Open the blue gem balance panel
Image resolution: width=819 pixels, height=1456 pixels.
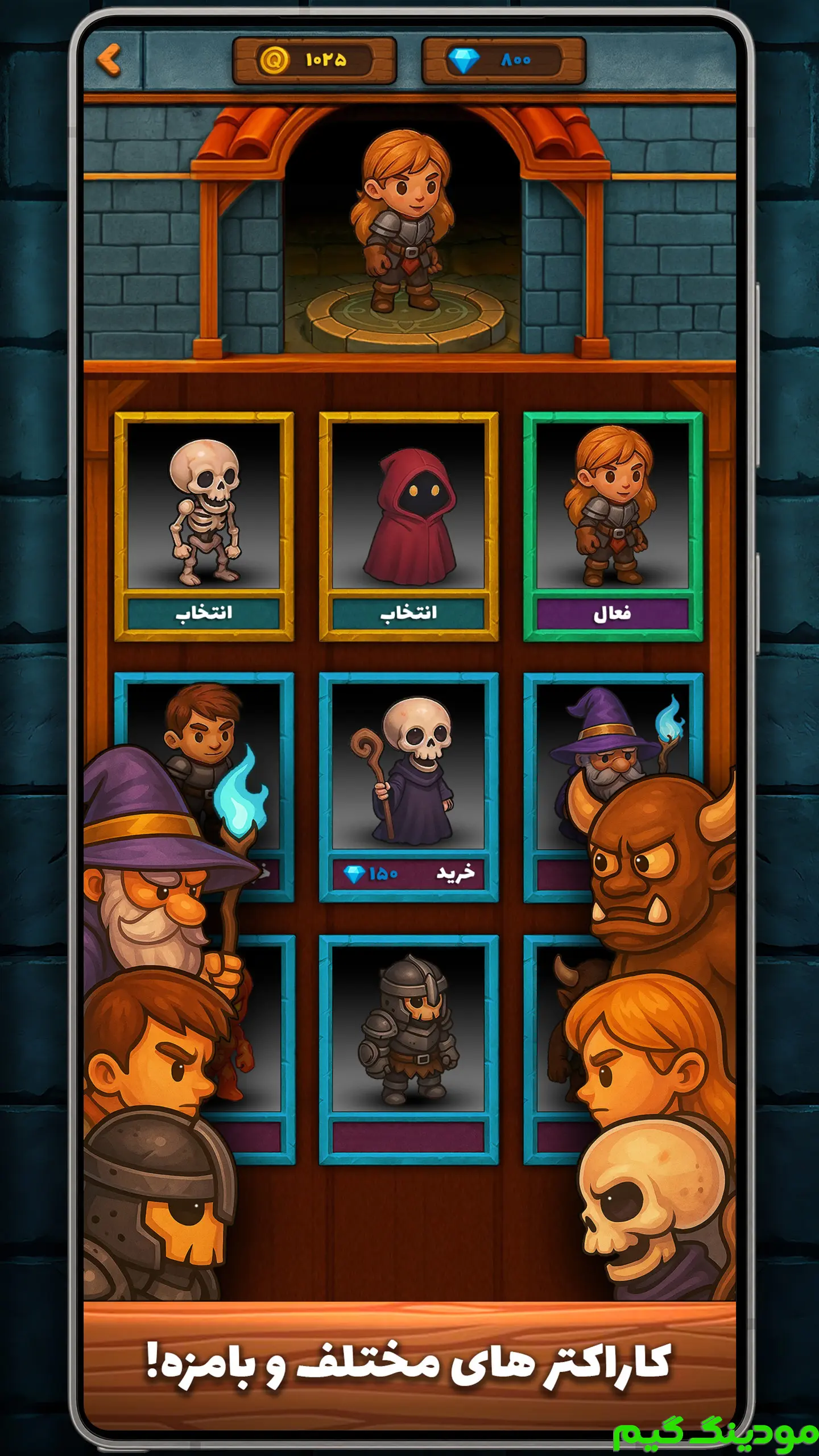(503, 60)
